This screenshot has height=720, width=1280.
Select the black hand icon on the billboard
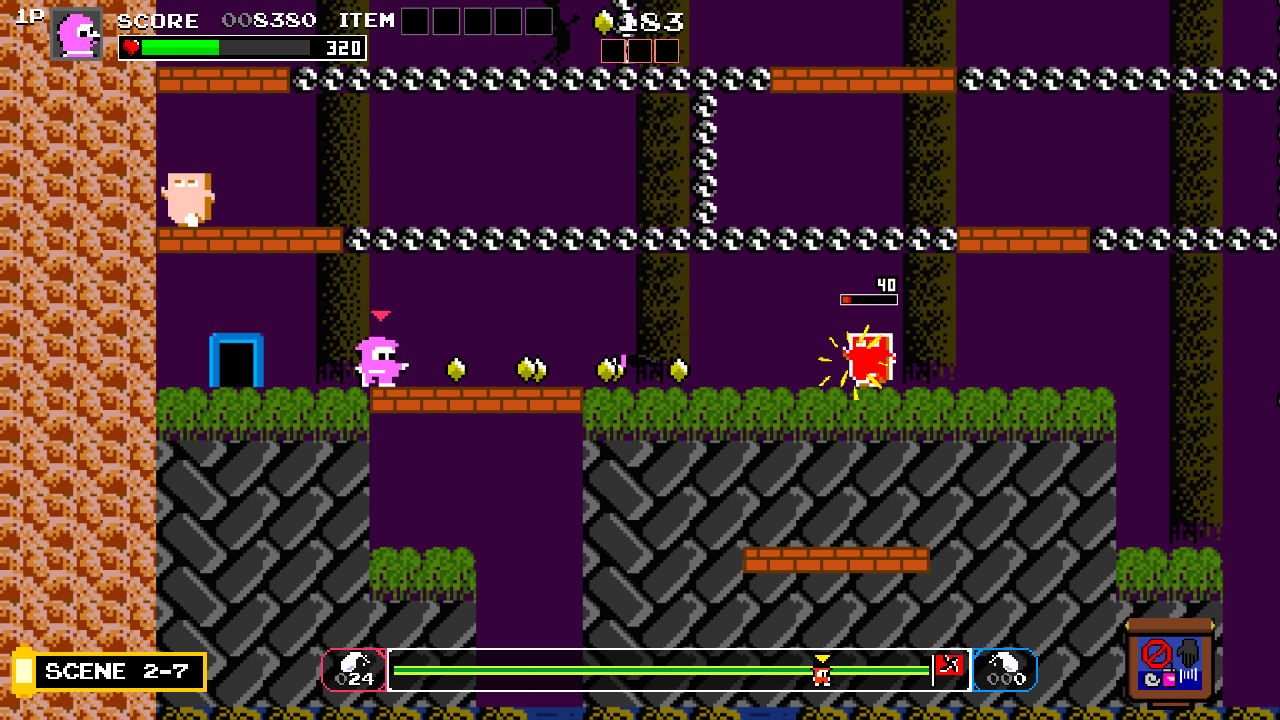1187,652
